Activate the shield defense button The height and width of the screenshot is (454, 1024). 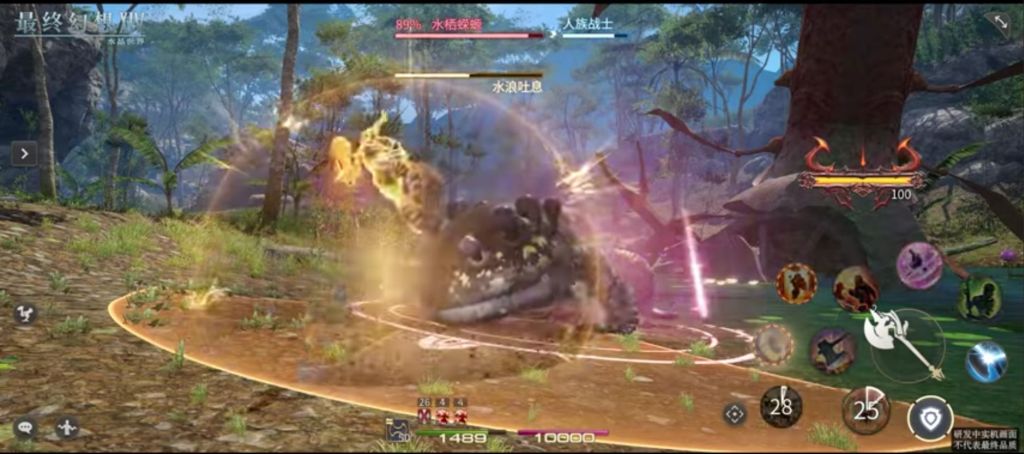[929, 419]
